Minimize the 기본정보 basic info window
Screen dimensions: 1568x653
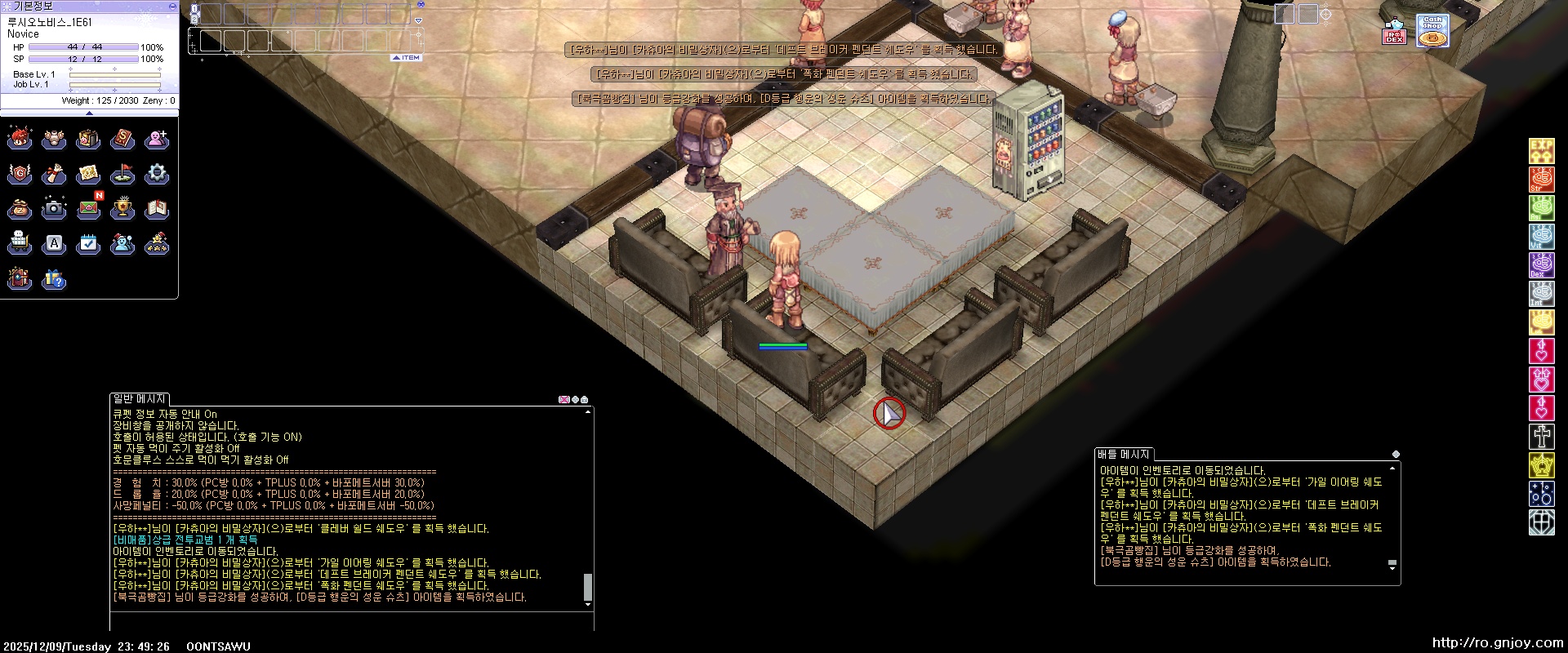[171, 6]
